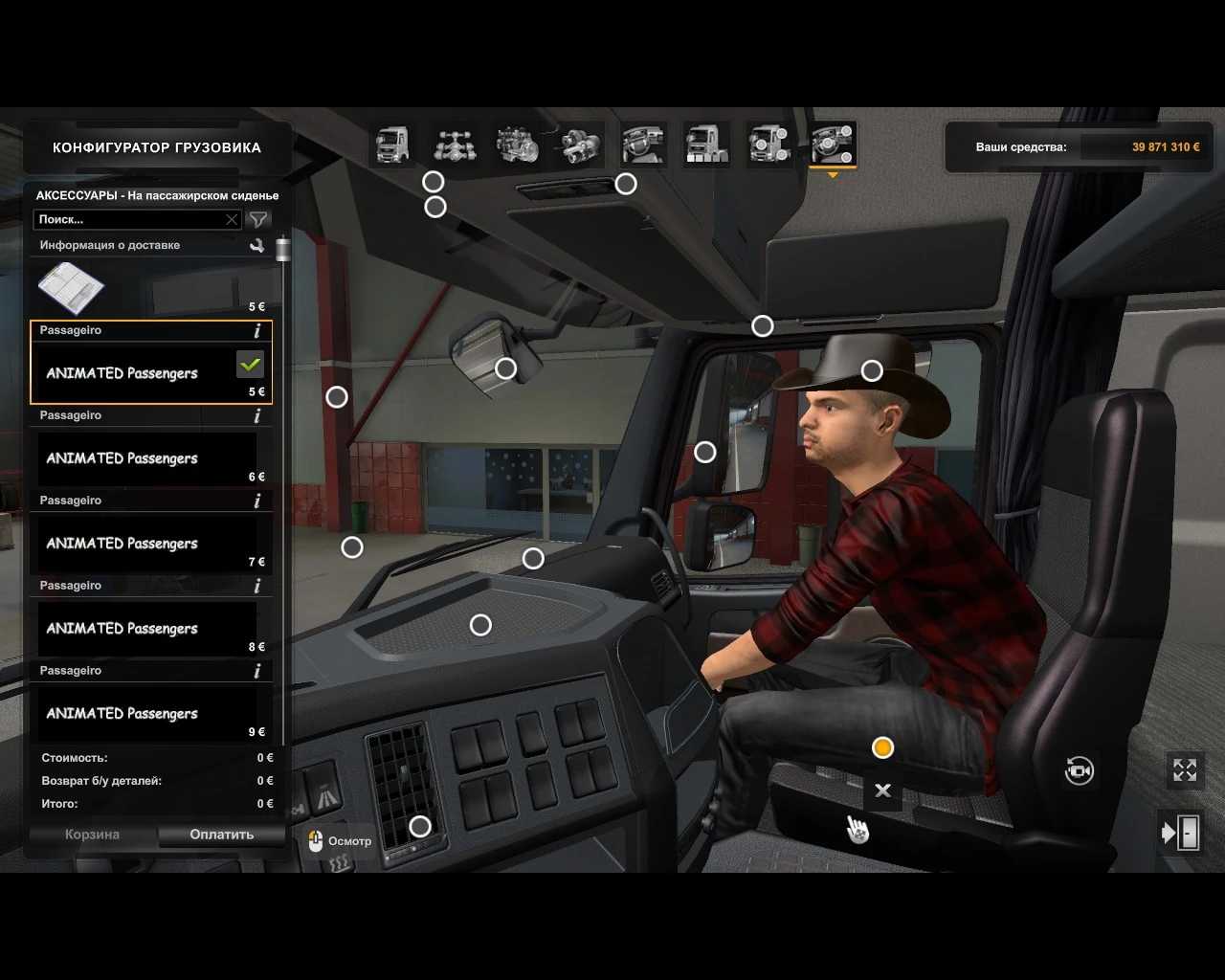Switch to the truck cabin tab

[x=392, y=145]
